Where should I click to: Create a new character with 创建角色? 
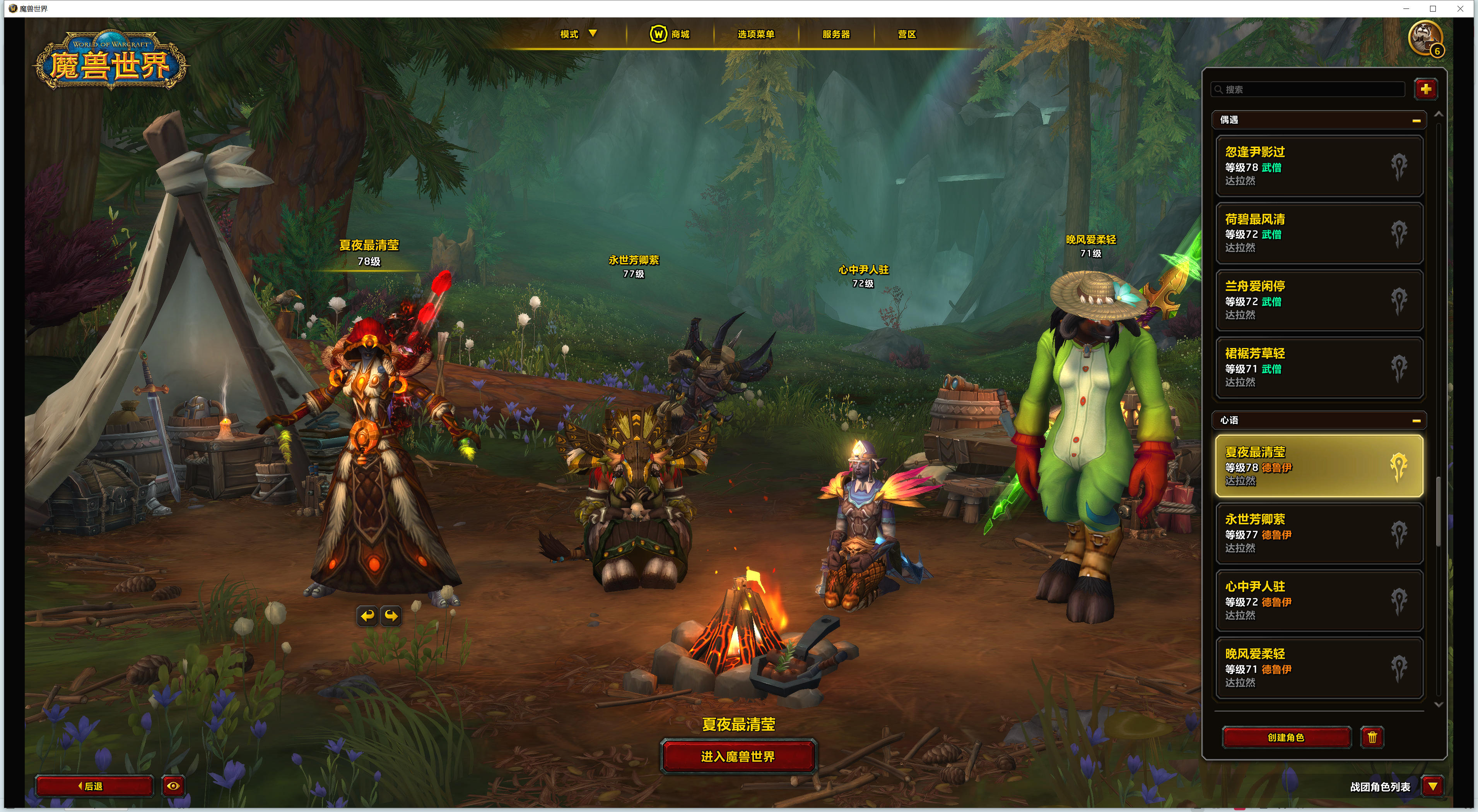(x=1286, y=737)
